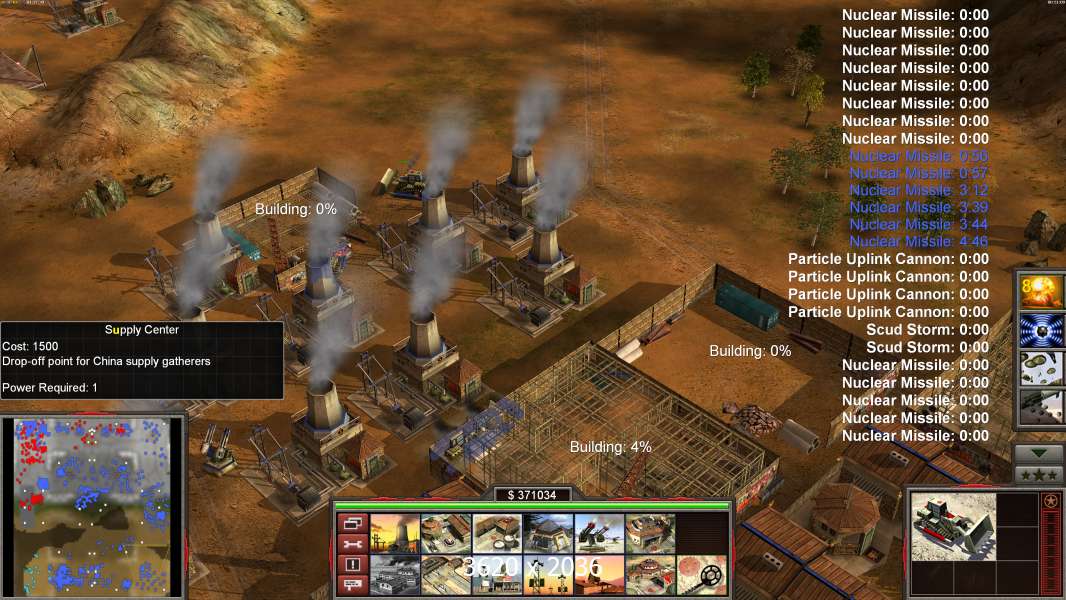Click the exclamation mark button
Viewport: 1066px width, 600px height.
351,564
